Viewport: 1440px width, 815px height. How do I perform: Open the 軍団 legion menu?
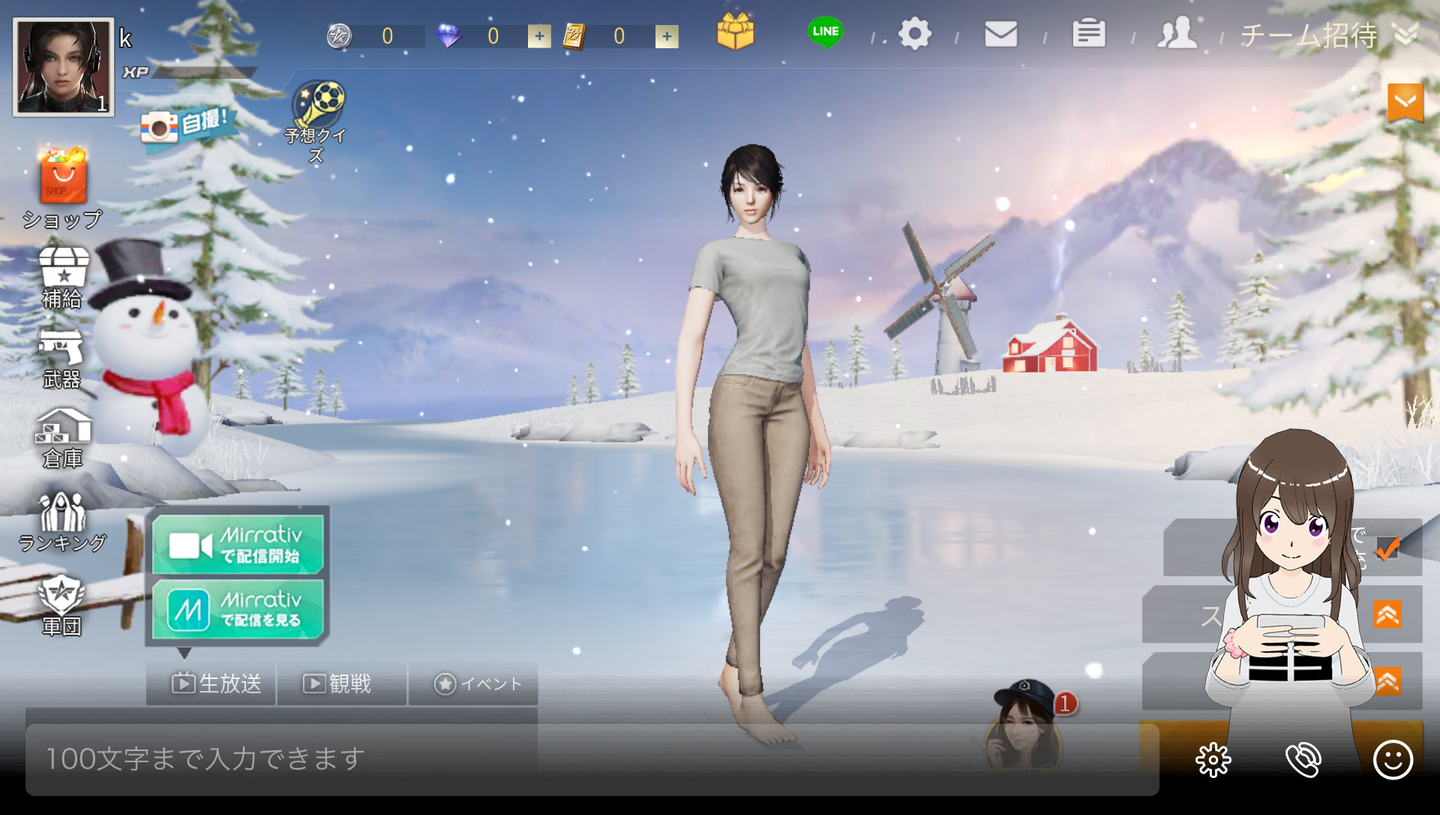pyautogui.click(x=62, y=603)
